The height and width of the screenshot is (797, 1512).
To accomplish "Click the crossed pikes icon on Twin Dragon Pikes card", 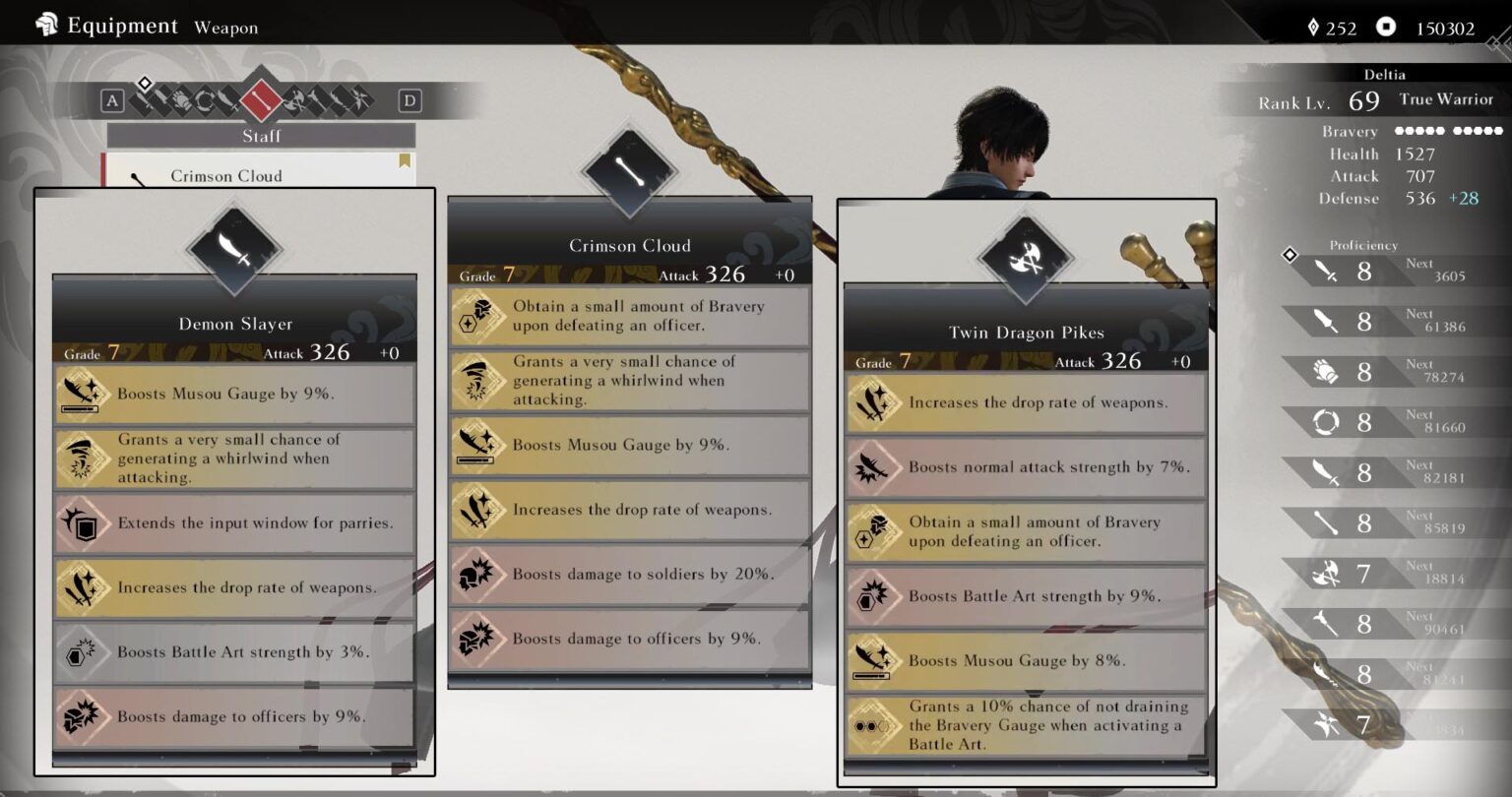I will pyautogui.click(x=1025, y=258).
